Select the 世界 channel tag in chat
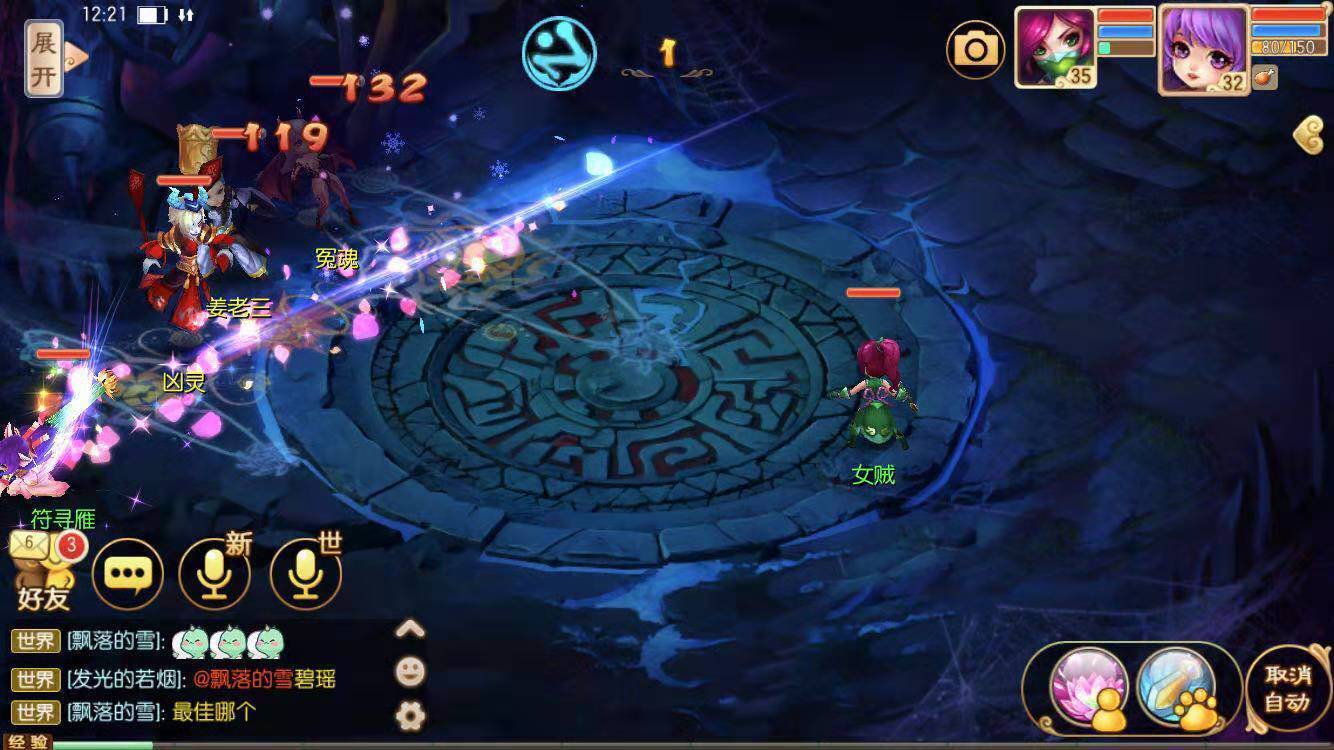Image resolution: width=1334 pixels, height=750 pixels. [33, 643]
